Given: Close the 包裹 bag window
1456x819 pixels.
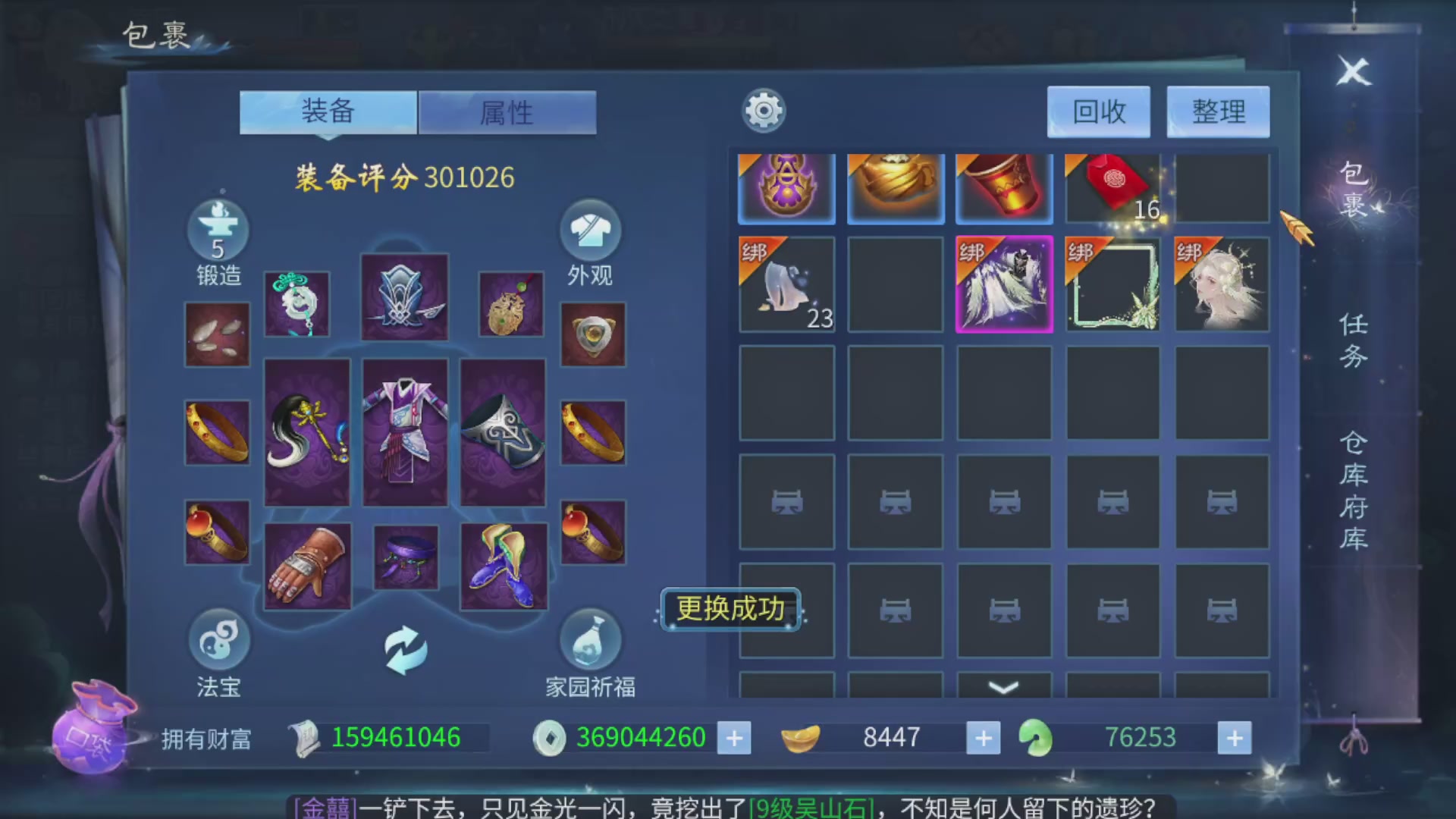Looking at the screenshot, I should (1352, 74).
